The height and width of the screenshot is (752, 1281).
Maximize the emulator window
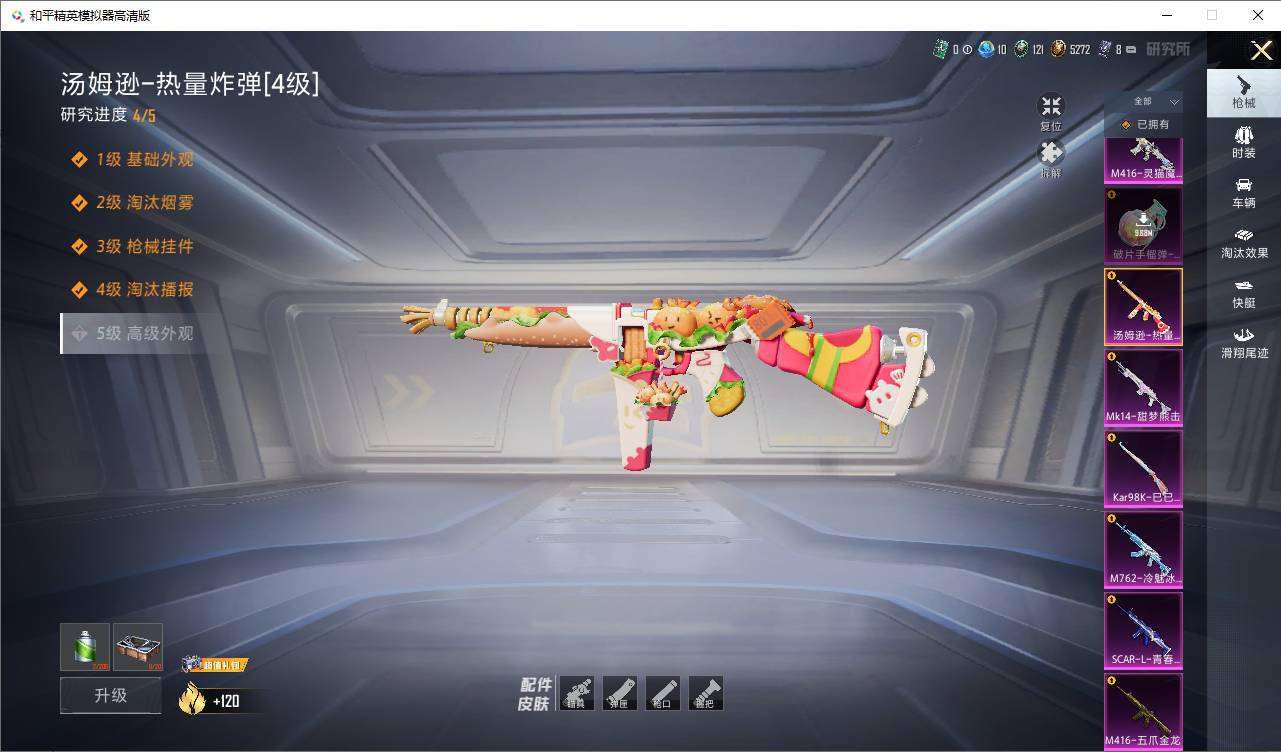click(x=1212, y=15)
